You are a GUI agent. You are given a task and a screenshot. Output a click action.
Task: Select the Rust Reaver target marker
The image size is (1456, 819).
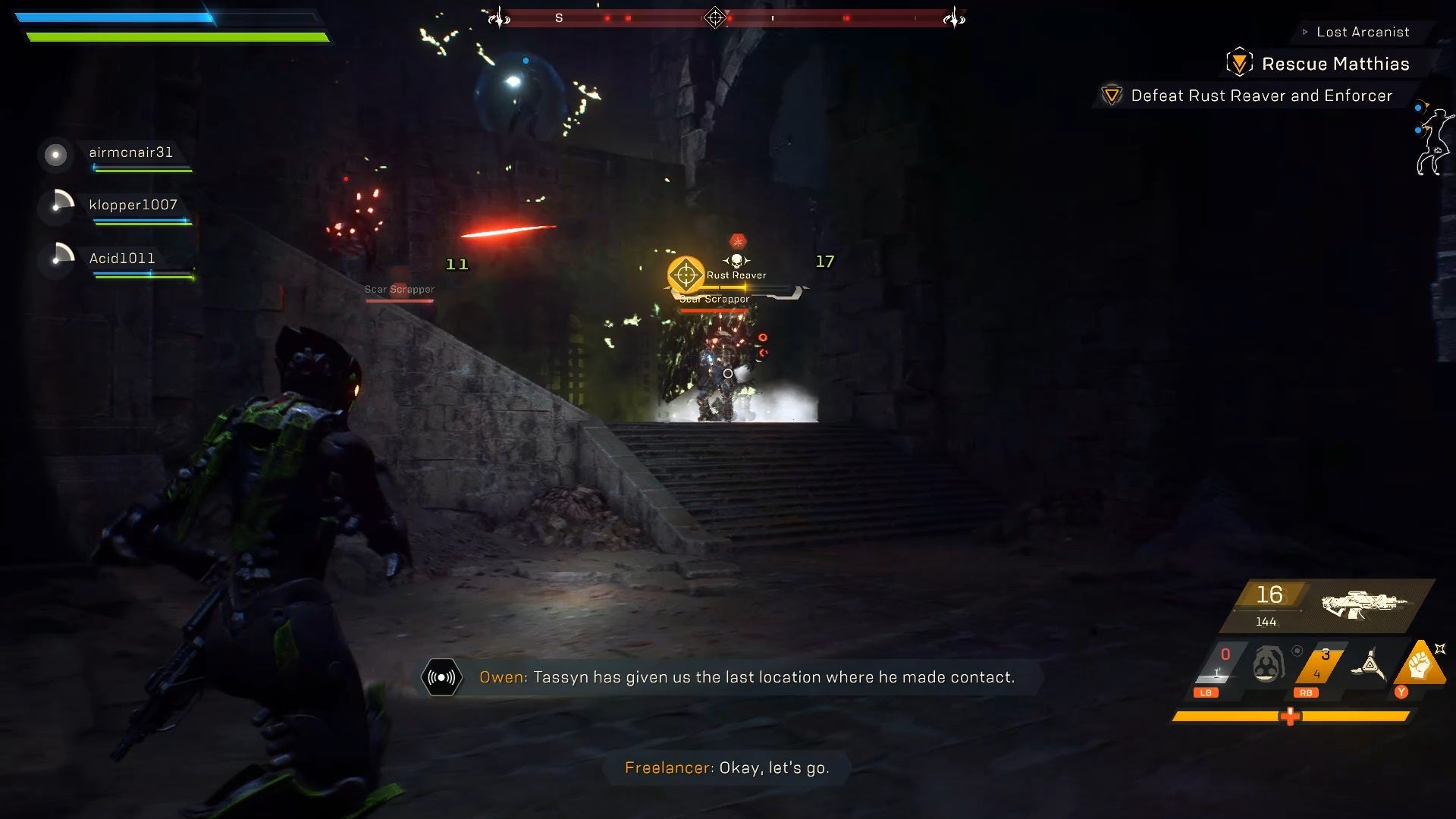click(685, 275)
